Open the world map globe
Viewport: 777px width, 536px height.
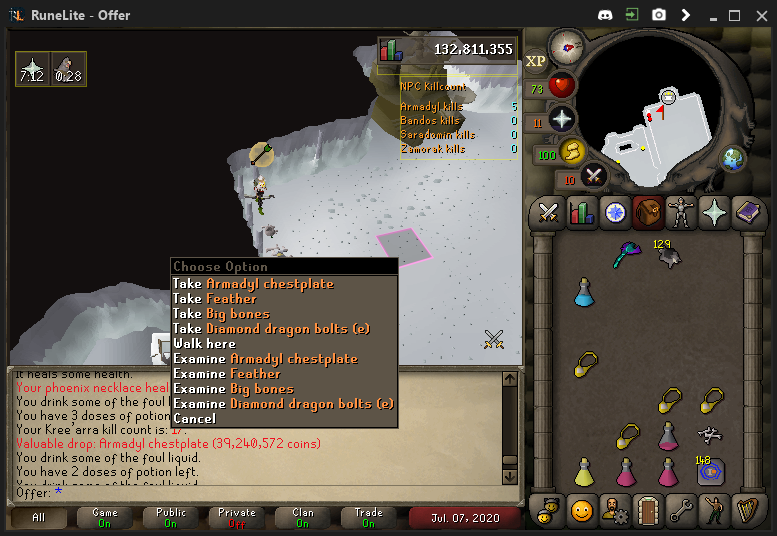click(x=735, y=158)
